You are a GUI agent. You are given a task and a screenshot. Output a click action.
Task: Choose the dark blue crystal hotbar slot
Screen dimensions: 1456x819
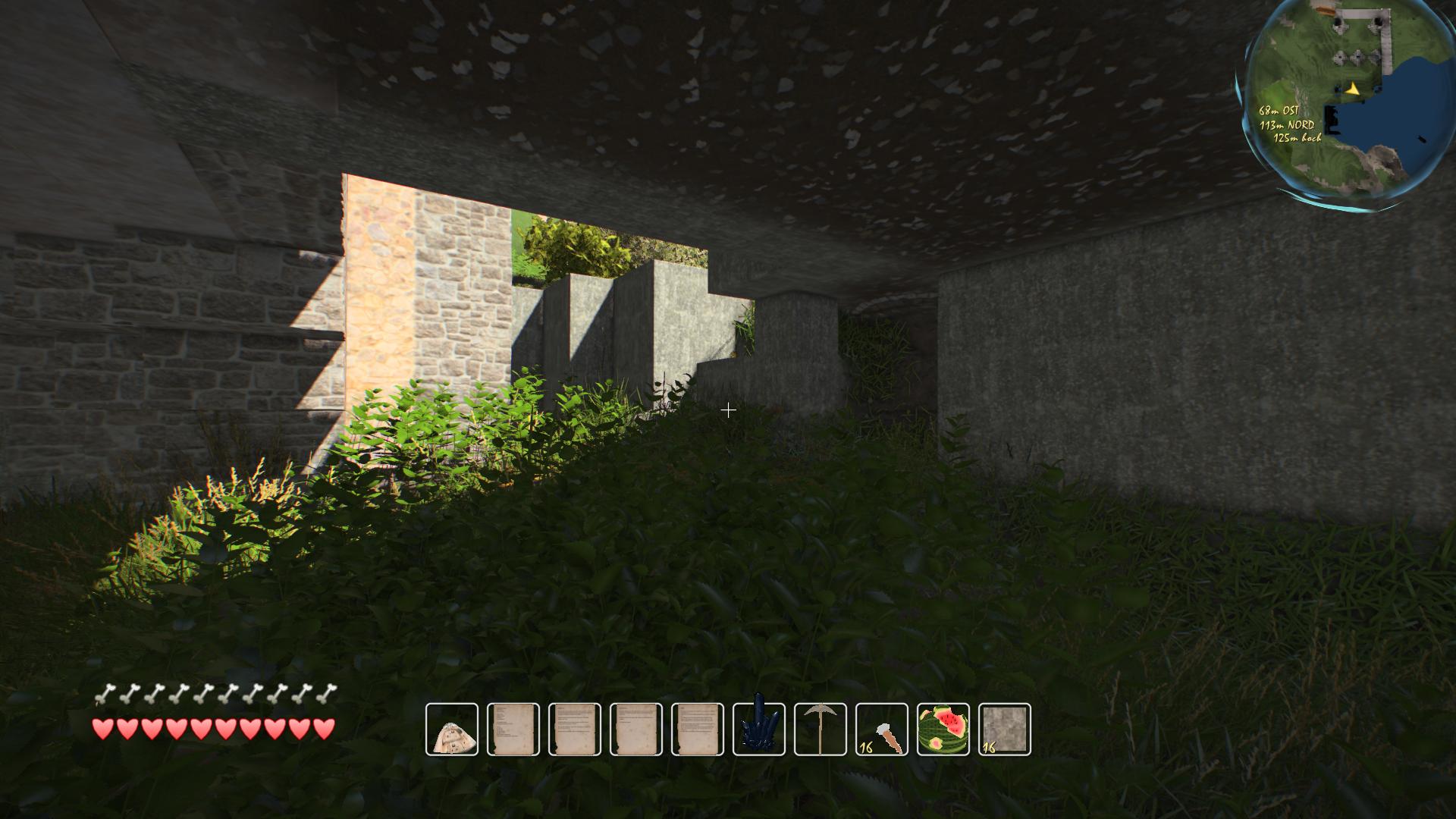pyautogui.click(x=759, y=730)
